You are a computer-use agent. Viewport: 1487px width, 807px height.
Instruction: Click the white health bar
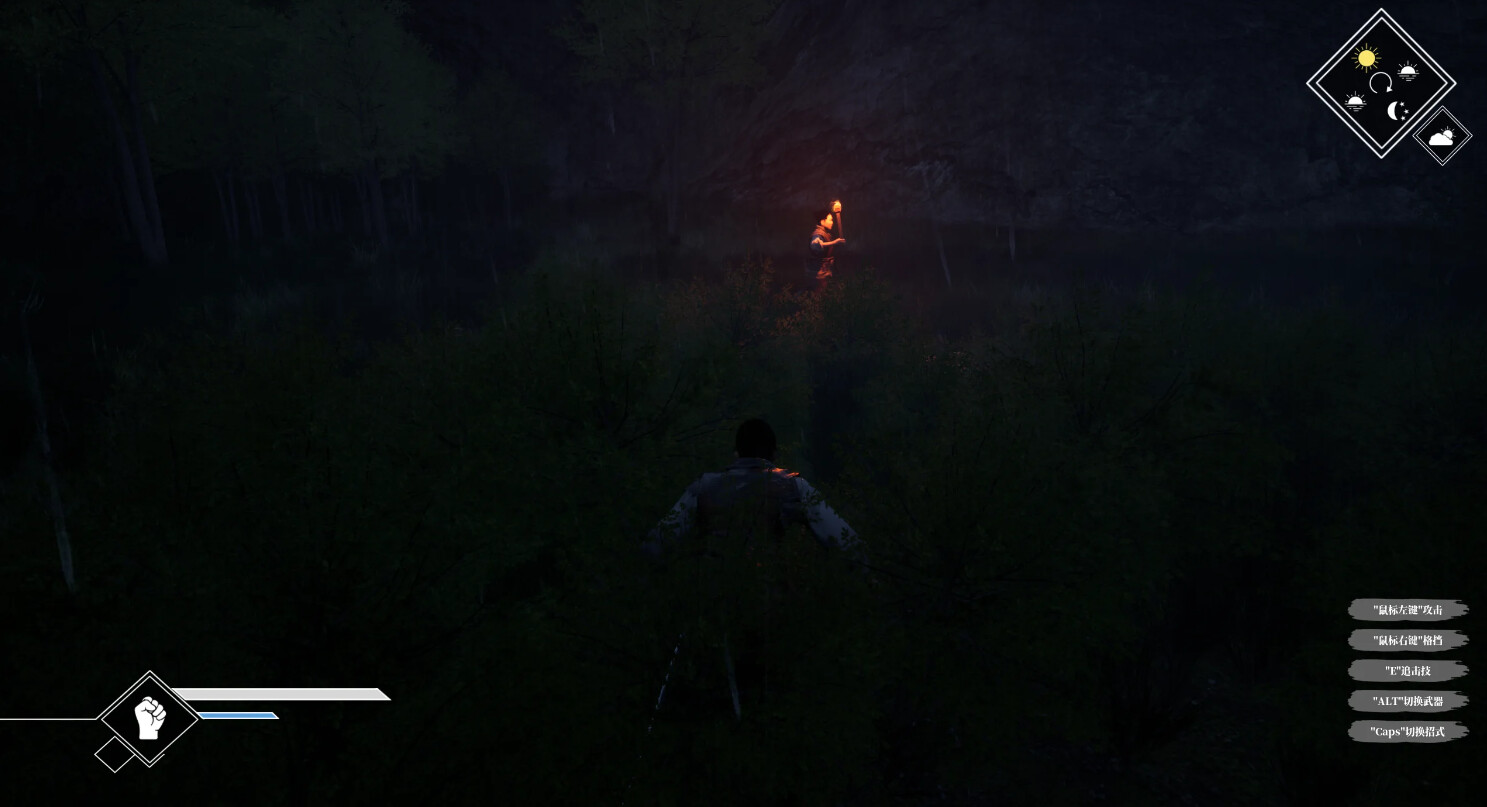[280, 692]
